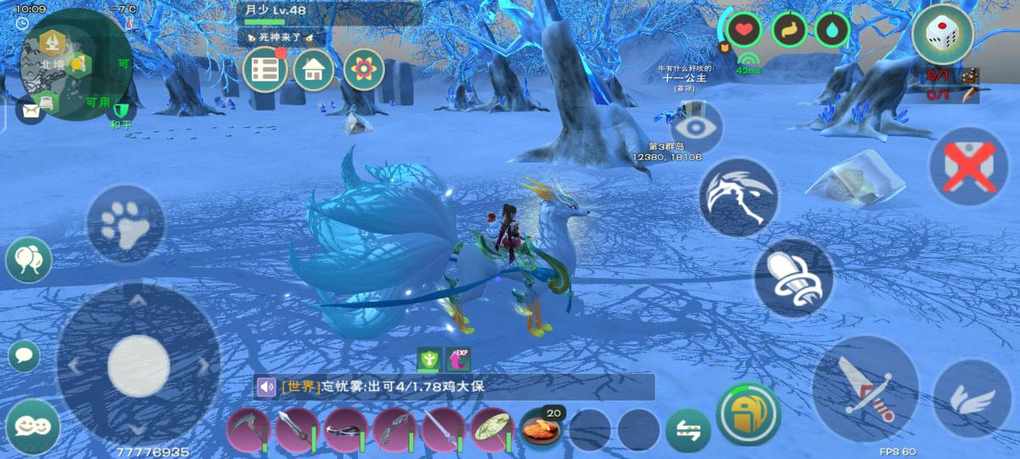Open the flower emblem menu
Image resolution: width=1020 pixels, height=459 pixels.
[364, 69]
